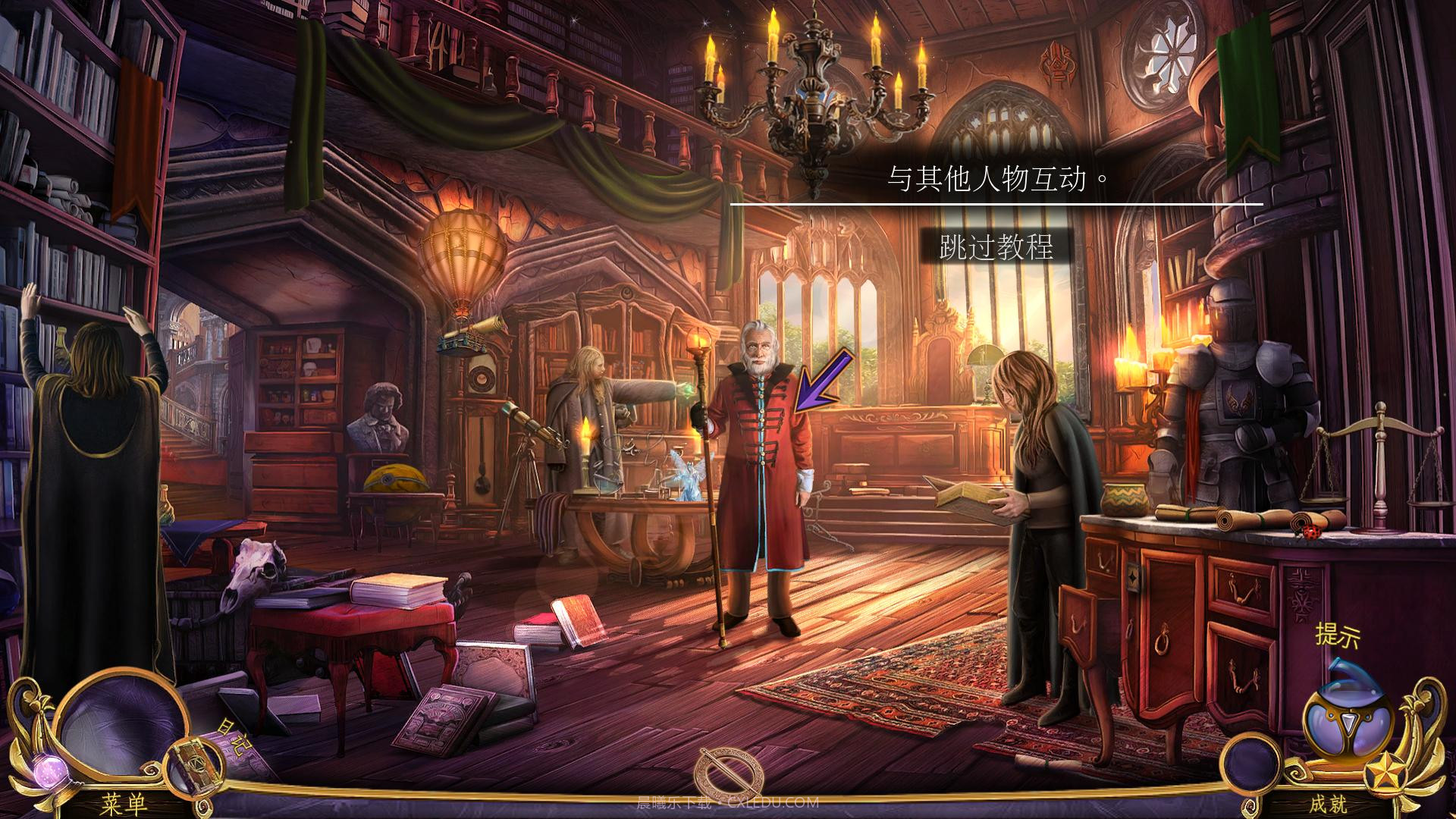Screen dimensions: 1456x819
Task: Open the 菜单 menu
Action: click(124, 803)
